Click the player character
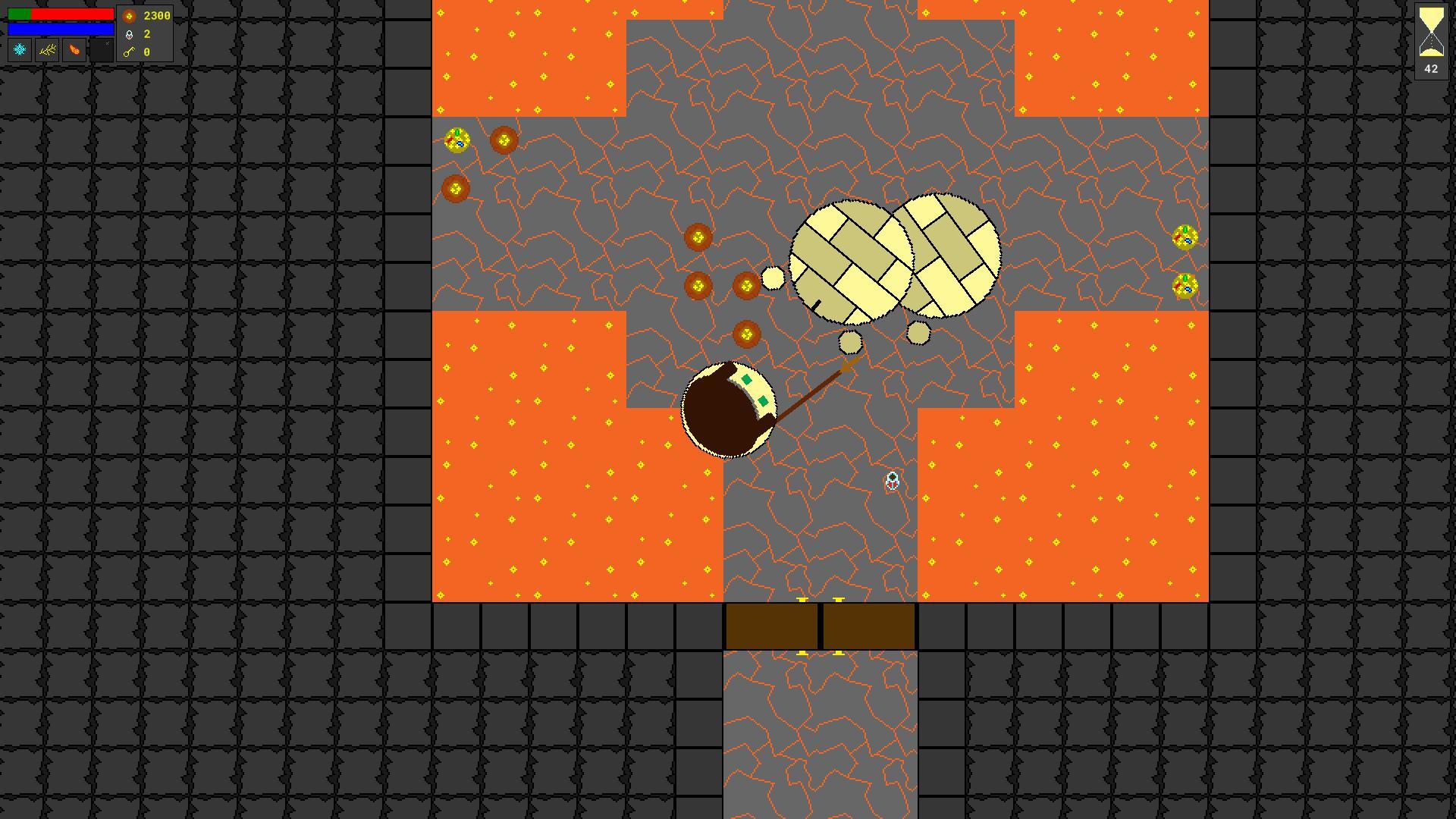1456x819 pixels. click(728, 409)
